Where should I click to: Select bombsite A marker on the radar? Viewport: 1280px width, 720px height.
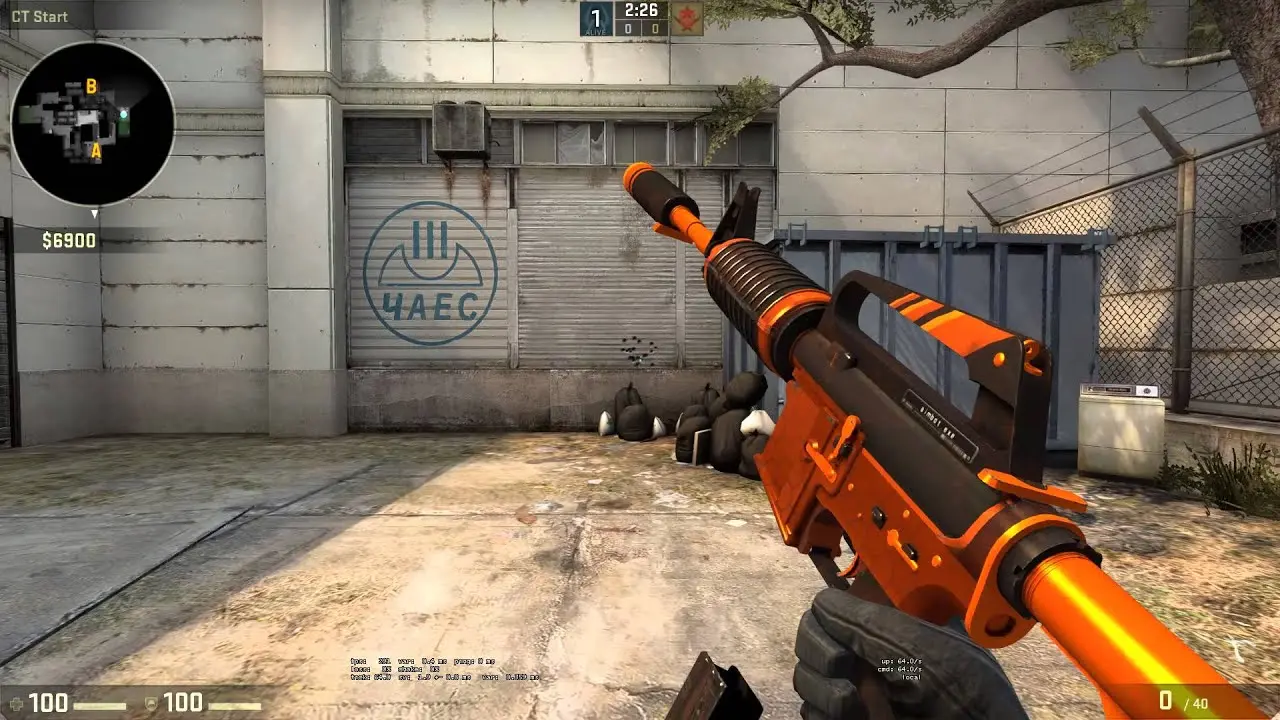tap(97, 152)
